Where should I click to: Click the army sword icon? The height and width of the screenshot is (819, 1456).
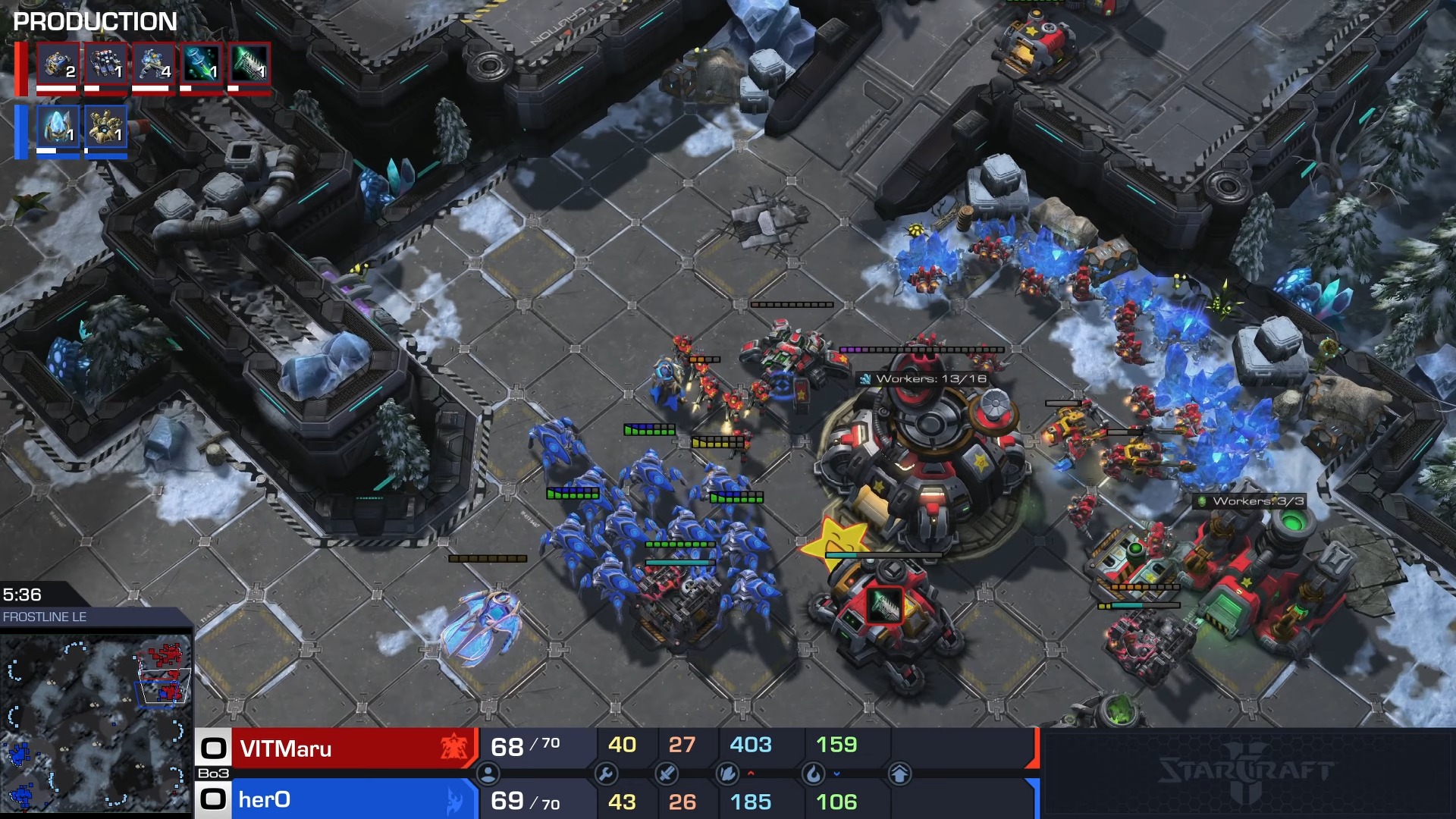pos(667,773)
